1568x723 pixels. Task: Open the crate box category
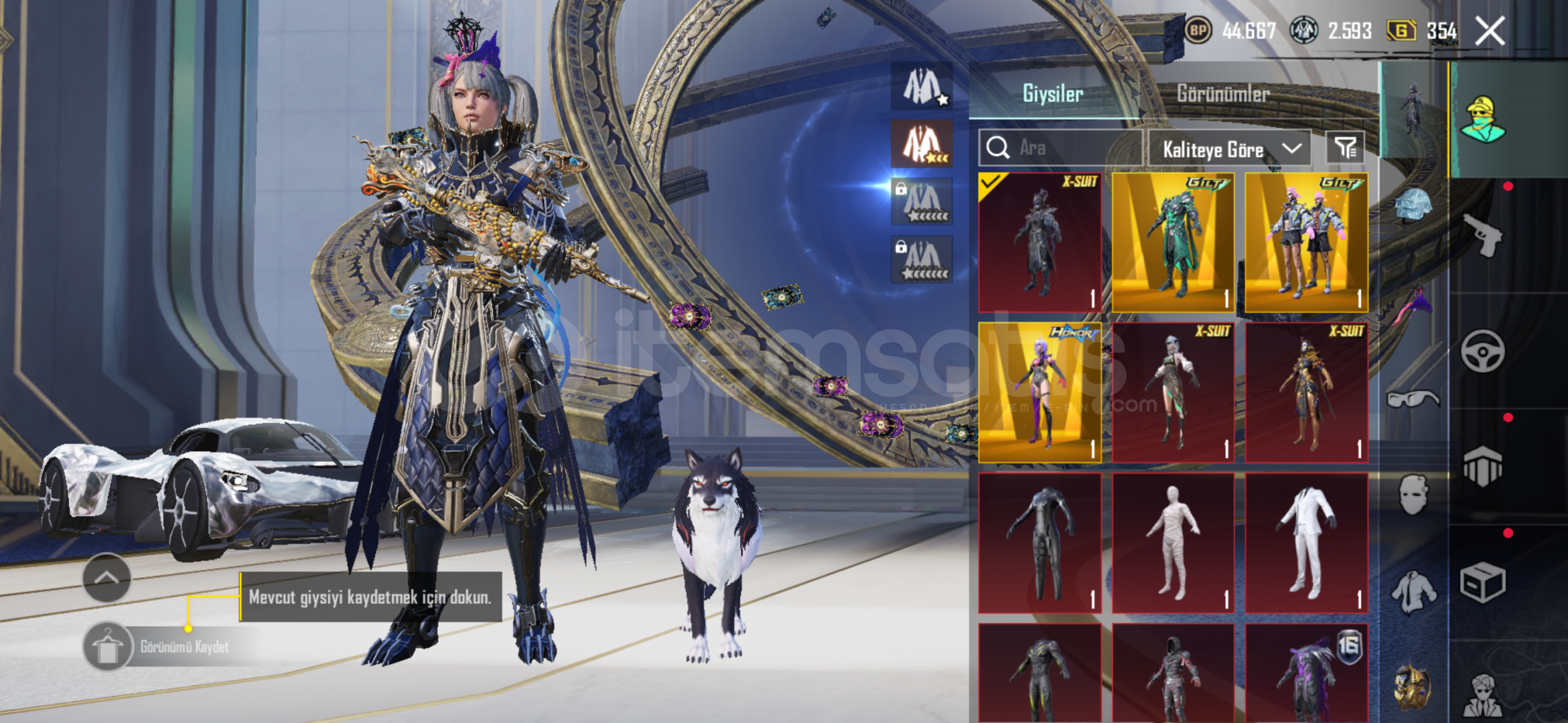point(1482,582)
